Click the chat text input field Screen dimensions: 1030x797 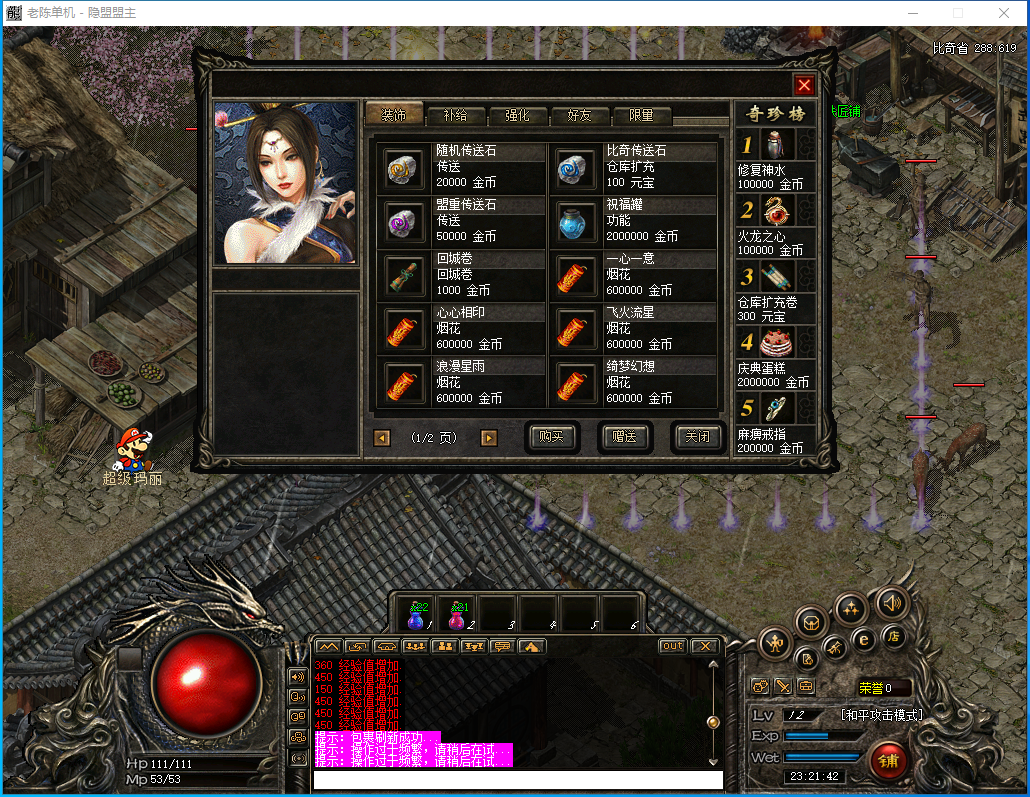coord(517,779)
